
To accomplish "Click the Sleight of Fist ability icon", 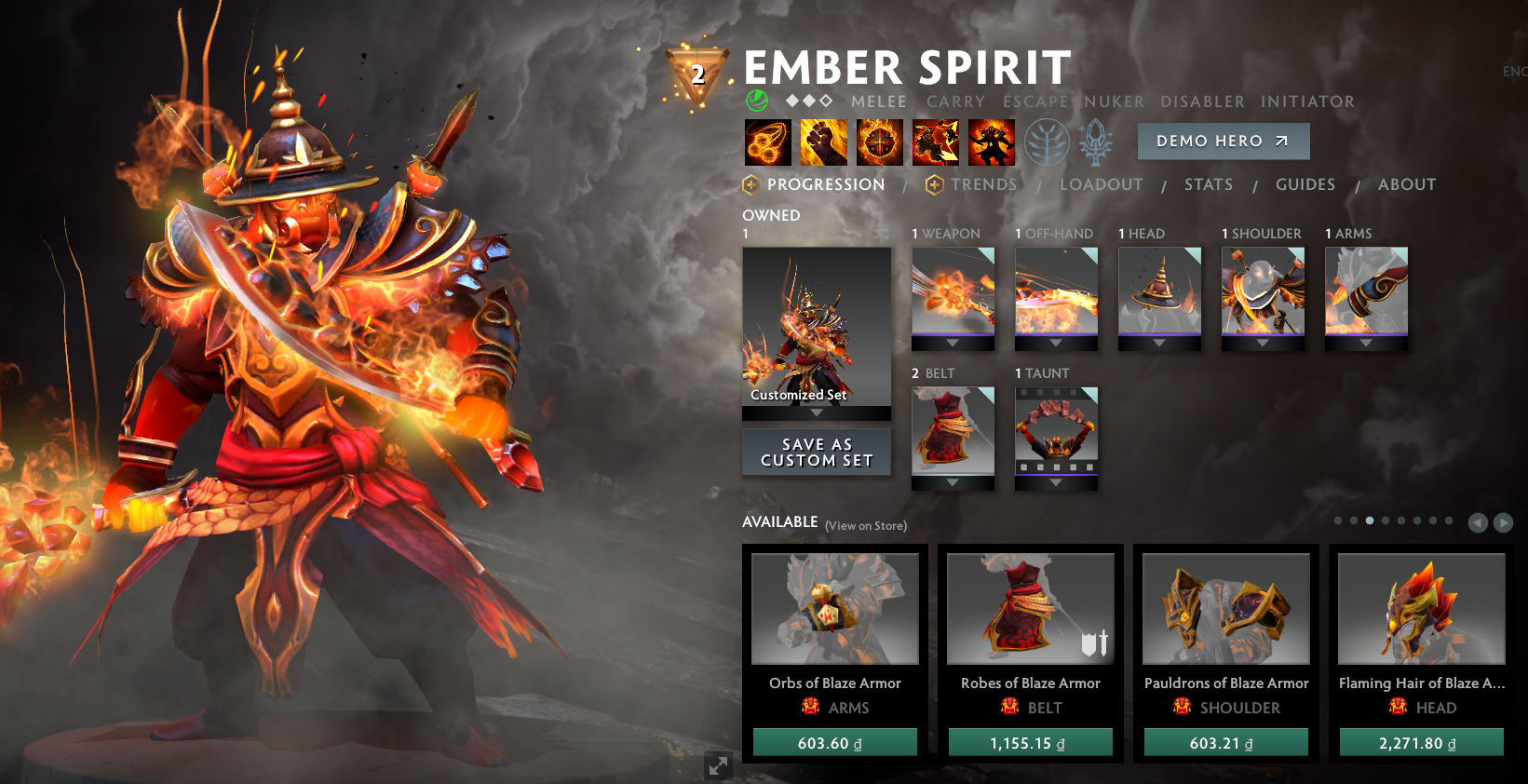I will pyautogui.click(x=823, y=142).
